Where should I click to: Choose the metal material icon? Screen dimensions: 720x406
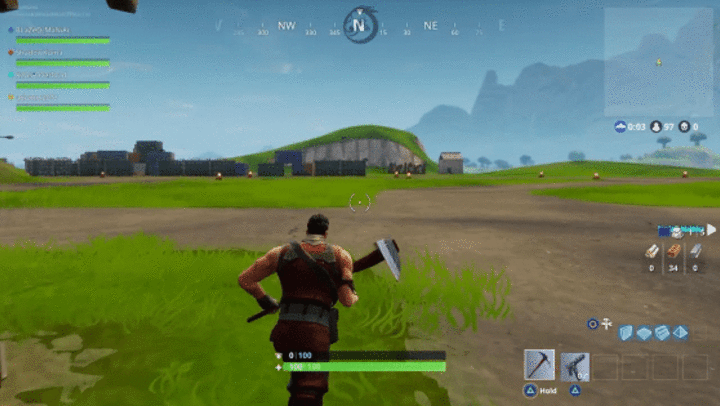click(x=697, y=252)
